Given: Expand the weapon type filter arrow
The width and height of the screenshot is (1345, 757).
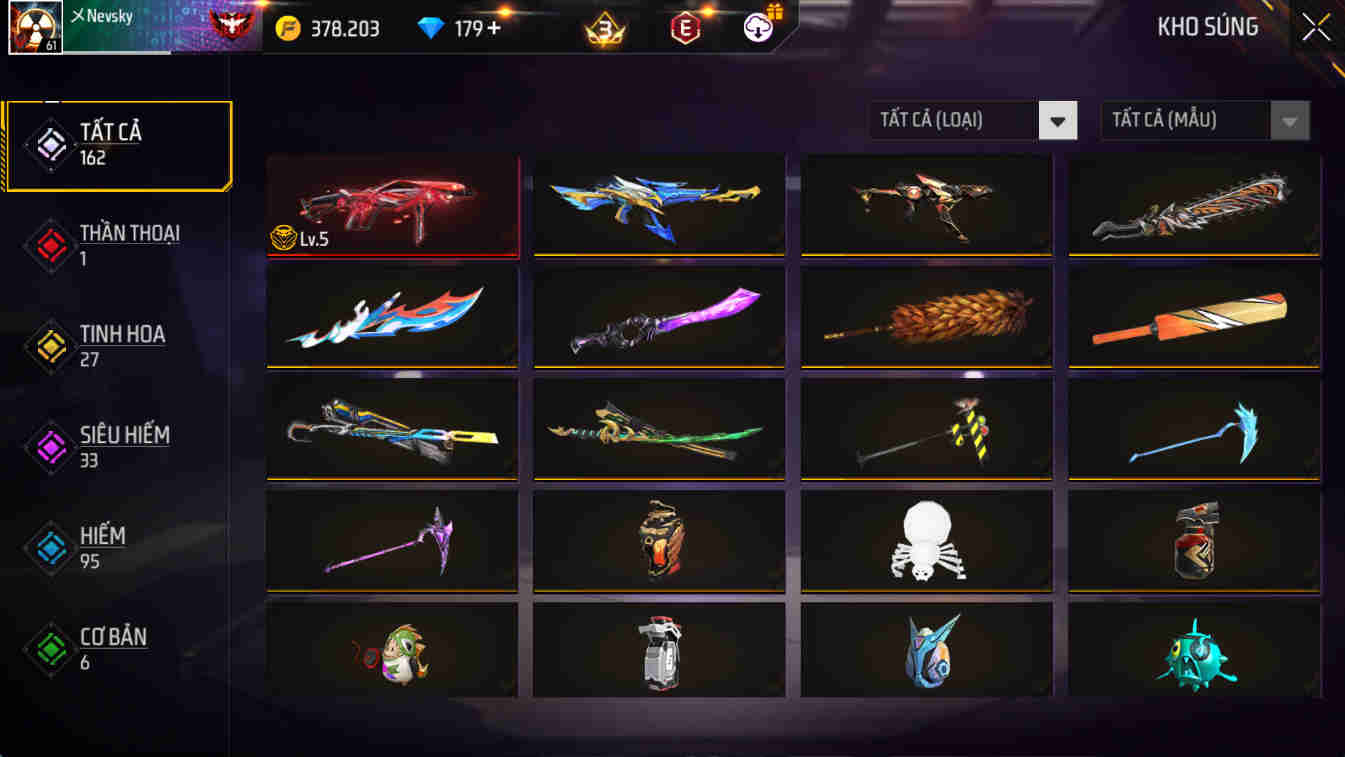Looking at the screenshot, I should [x=1056, y=119].
